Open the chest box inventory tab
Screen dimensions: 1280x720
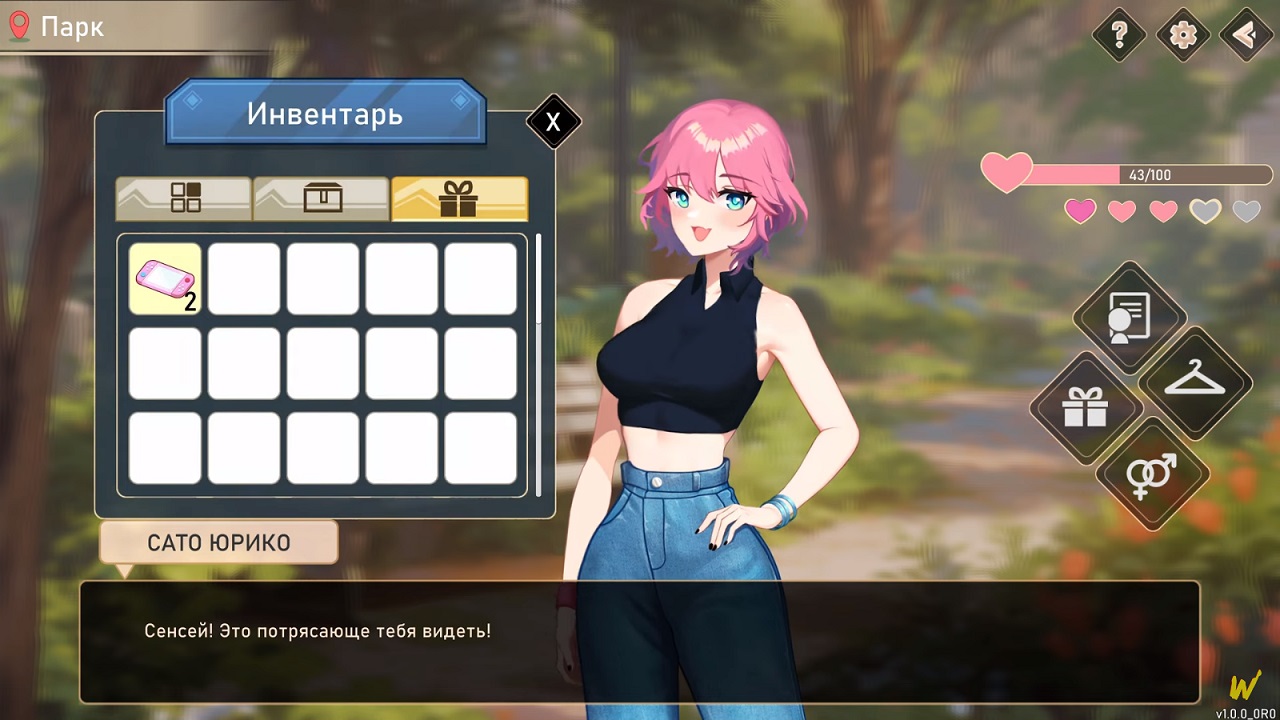click(x=321, y=198)
